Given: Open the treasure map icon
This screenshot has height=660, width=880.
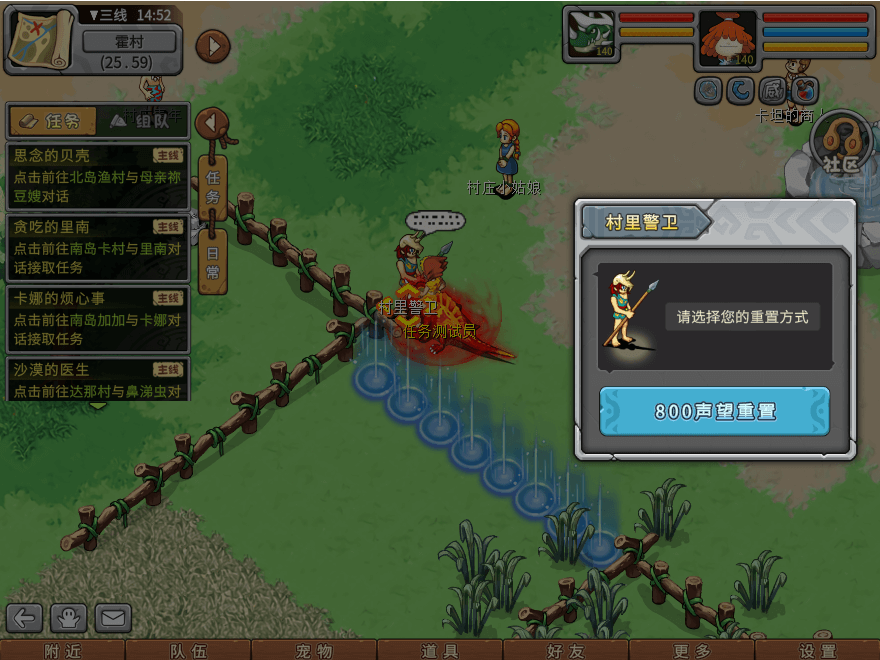Looking at the screenshot, I should tap(41, 39).
